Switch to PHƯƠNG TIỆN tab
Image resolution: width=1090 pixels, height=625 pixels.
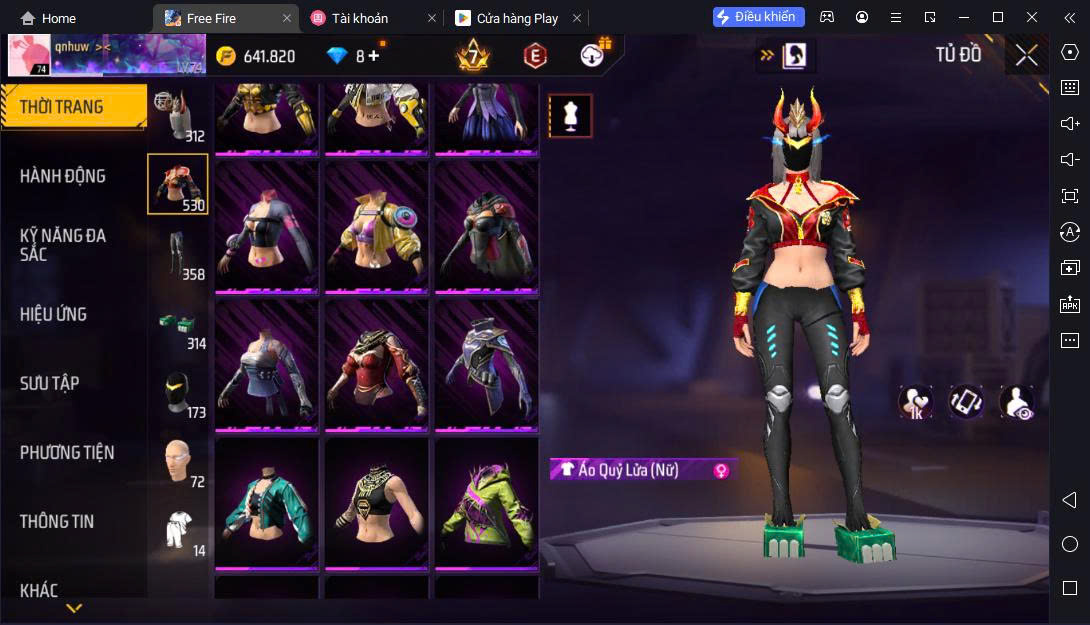coord(67,452)
